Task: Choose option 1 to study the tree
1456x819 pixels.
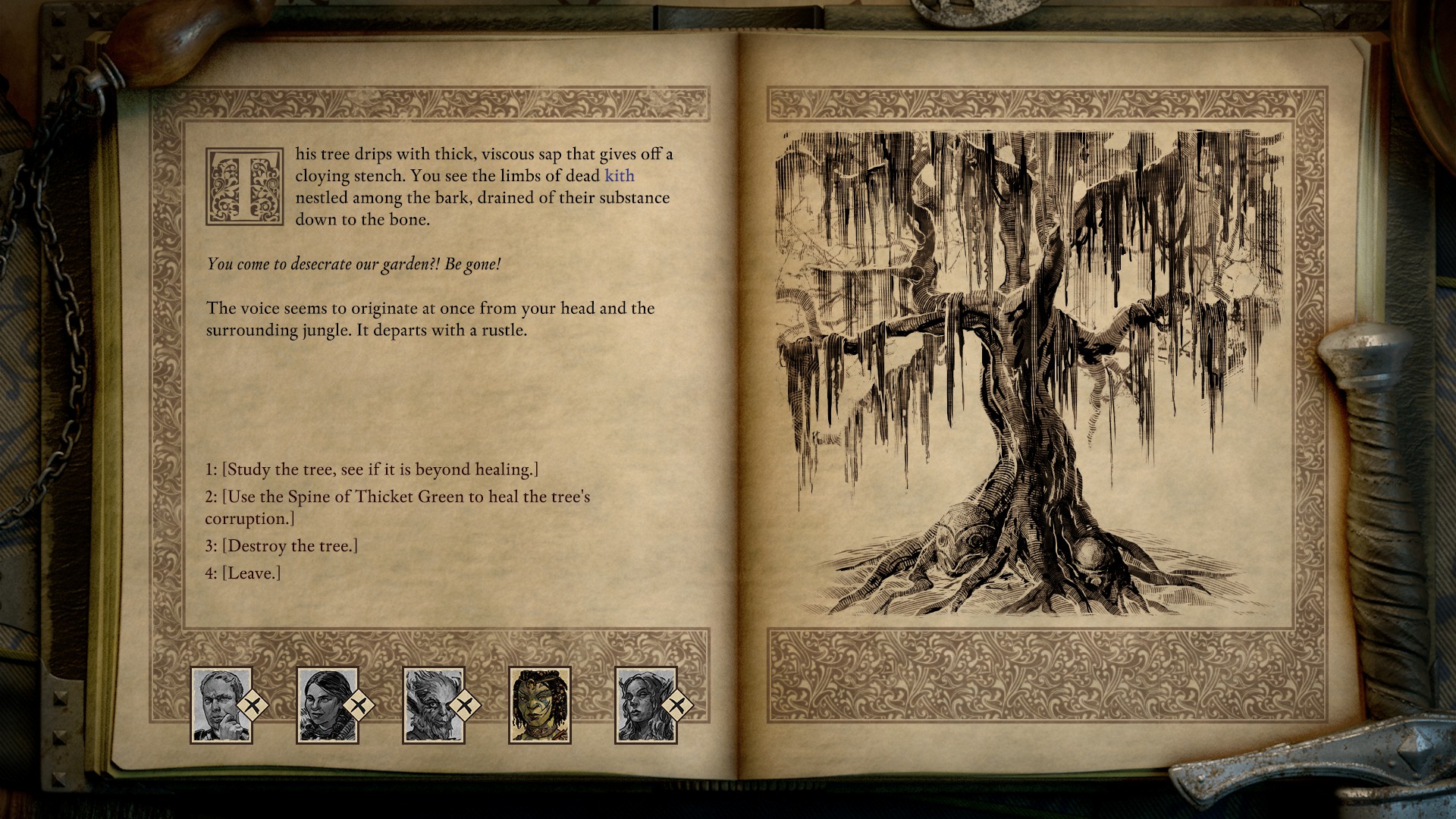Action: click(372, 469)
